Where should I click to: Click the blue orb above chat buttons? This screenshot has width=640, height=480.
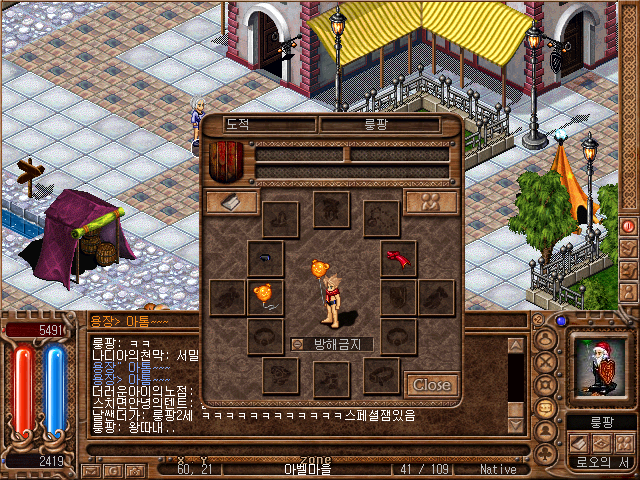tap(561, 321)
